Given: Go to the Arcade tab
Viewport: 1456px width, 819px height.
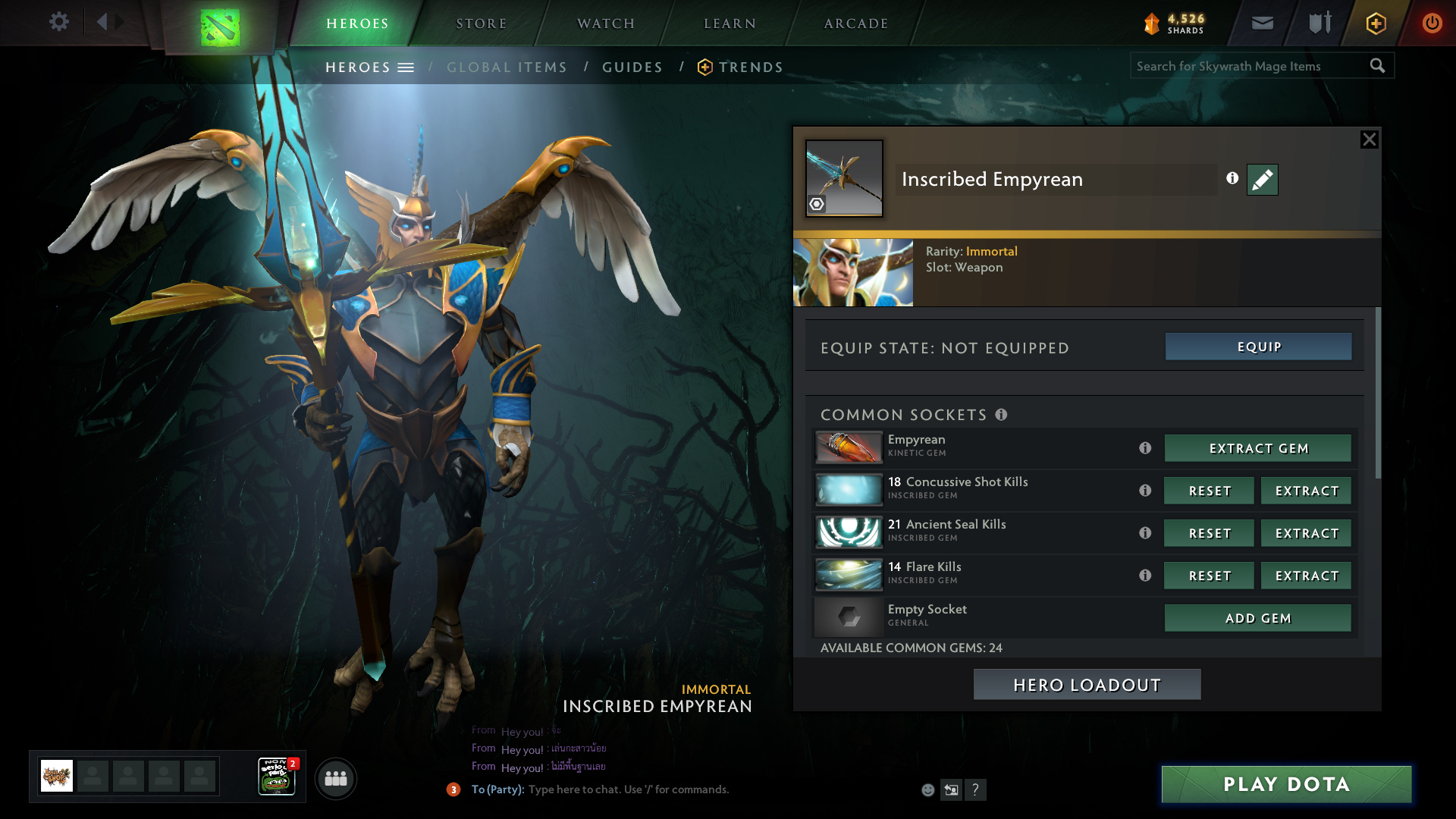Looking at the screenshot, I should coord(856,24).
